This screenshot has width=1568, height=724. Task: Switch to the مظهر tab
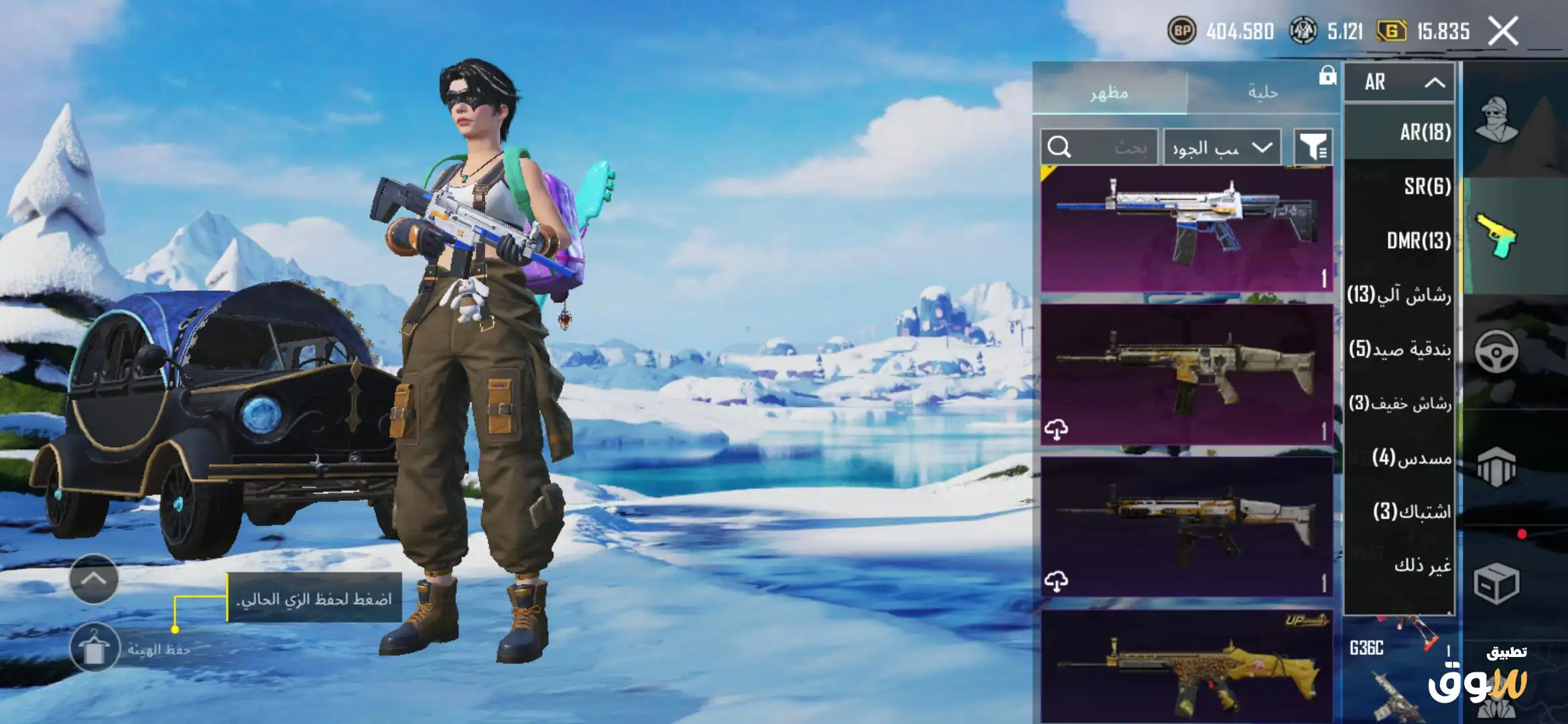[1110, 92]
